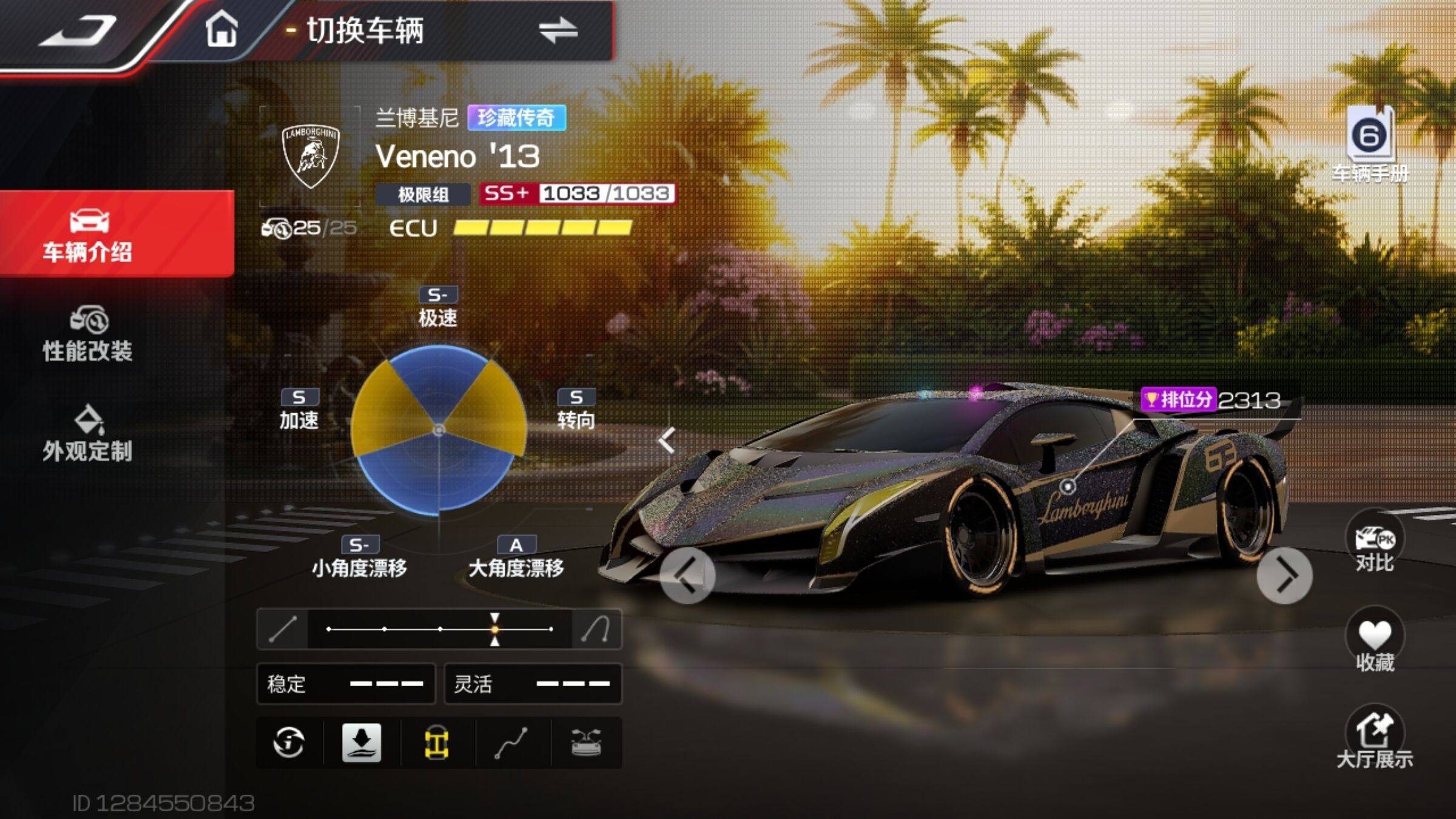This screenshot has width=1456, height=819.
Task: Show the next car with the right arrow
Action: click(1284, 576)
